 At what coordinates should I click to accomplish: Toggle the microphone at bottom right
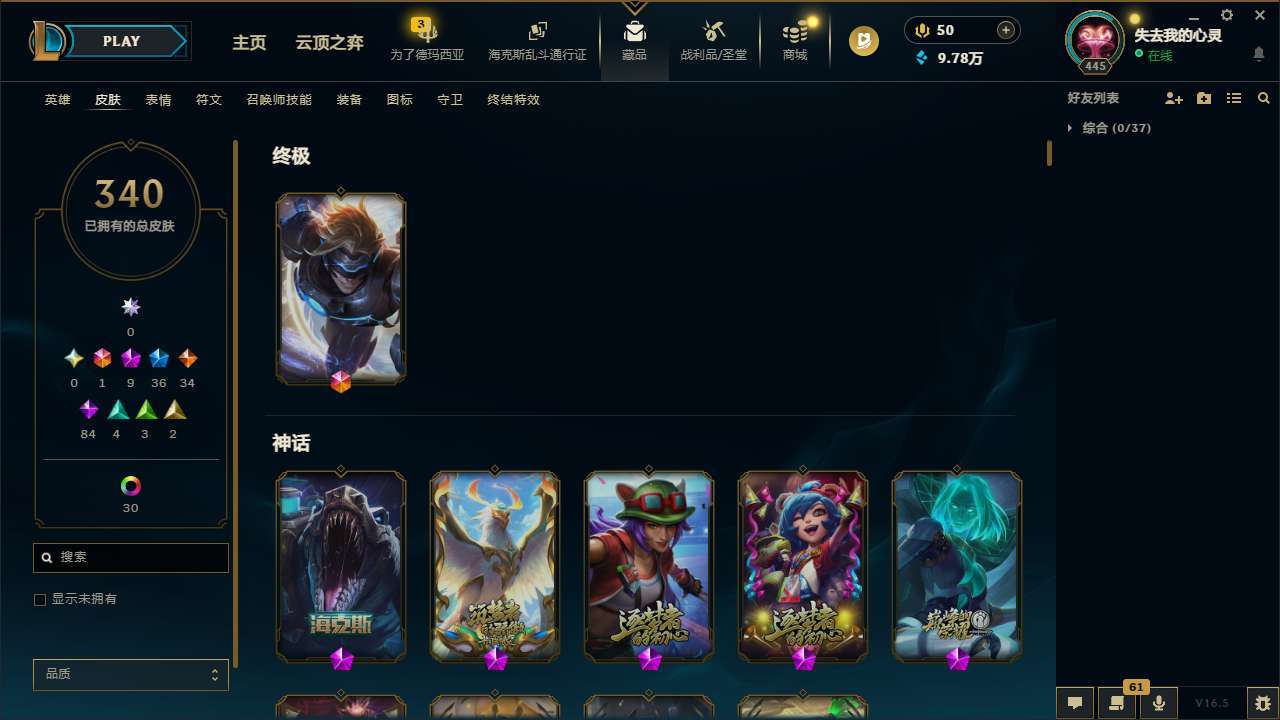pyautogui.click(x=1158, y=702)
